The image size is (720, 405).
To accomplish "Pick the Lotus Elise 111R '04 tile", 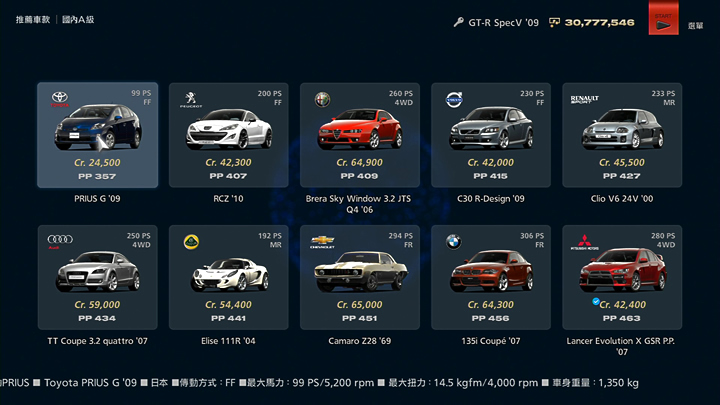I will click(228, 278).
